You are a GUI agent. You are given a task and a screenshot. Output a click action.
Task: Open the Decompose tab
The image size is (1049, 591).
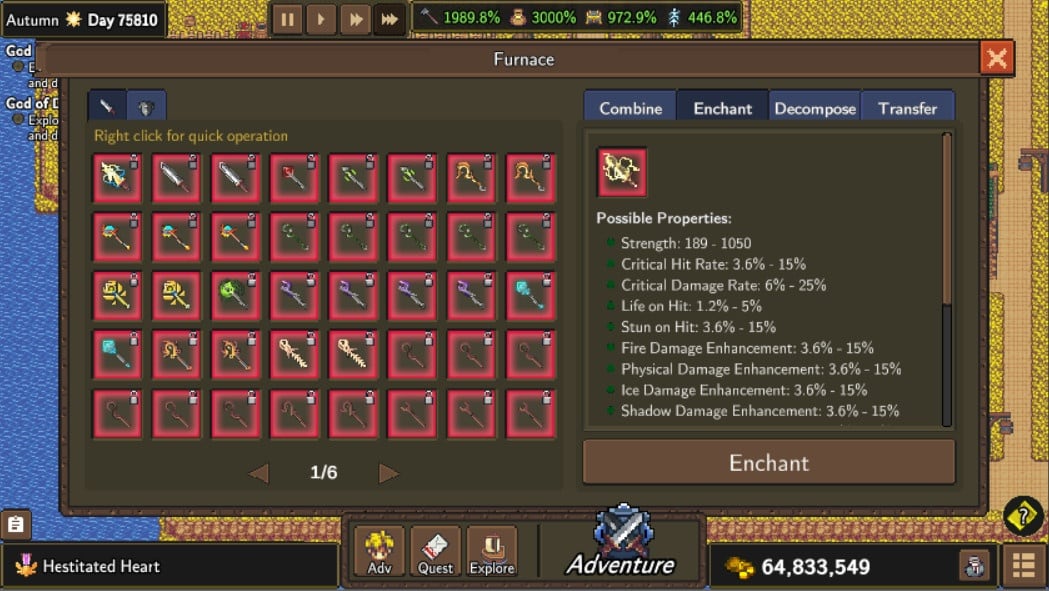click(815, 108)
